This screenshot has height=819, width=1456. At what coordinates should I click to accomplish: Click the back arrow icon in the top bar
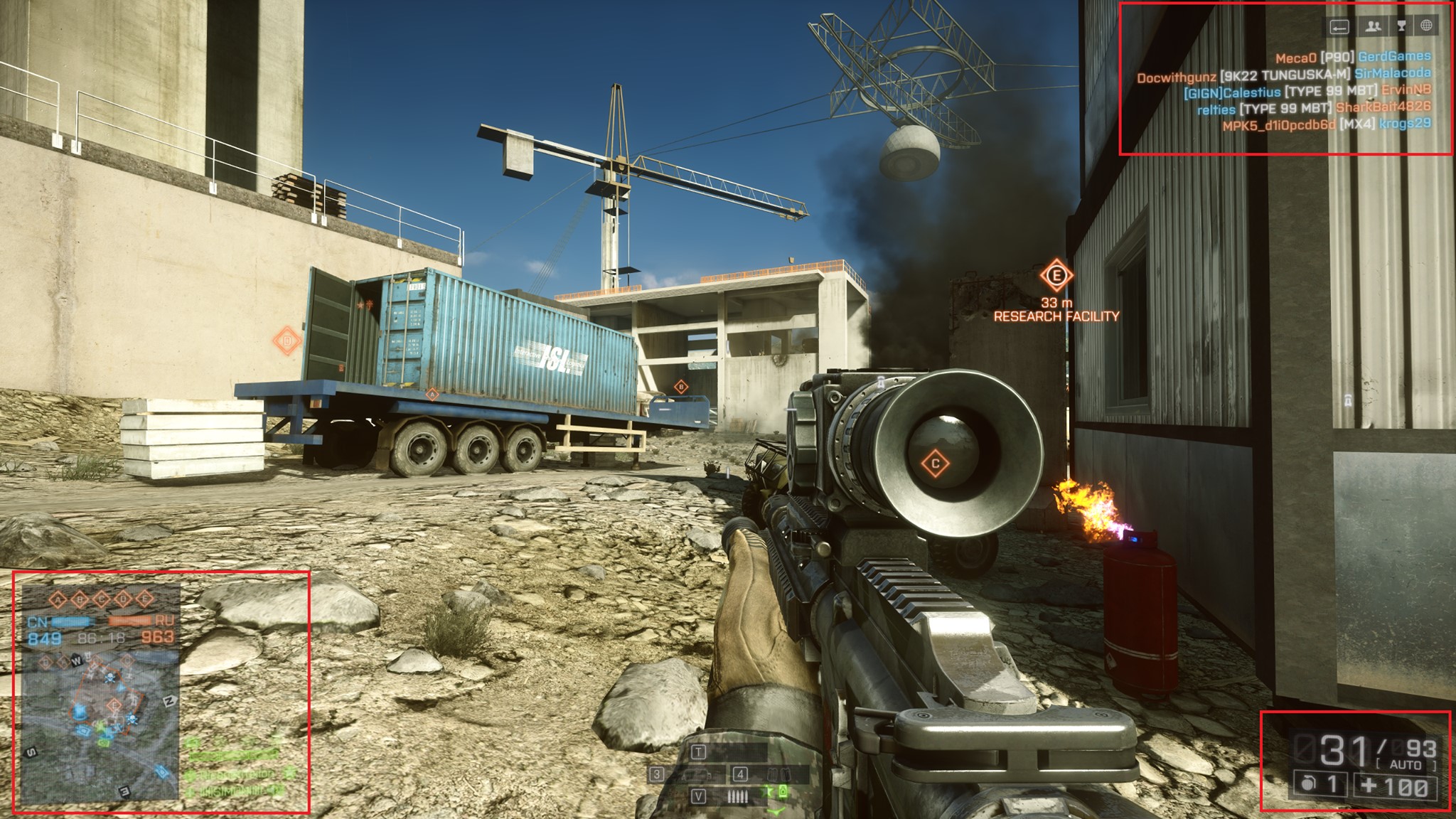(1339, 27)
